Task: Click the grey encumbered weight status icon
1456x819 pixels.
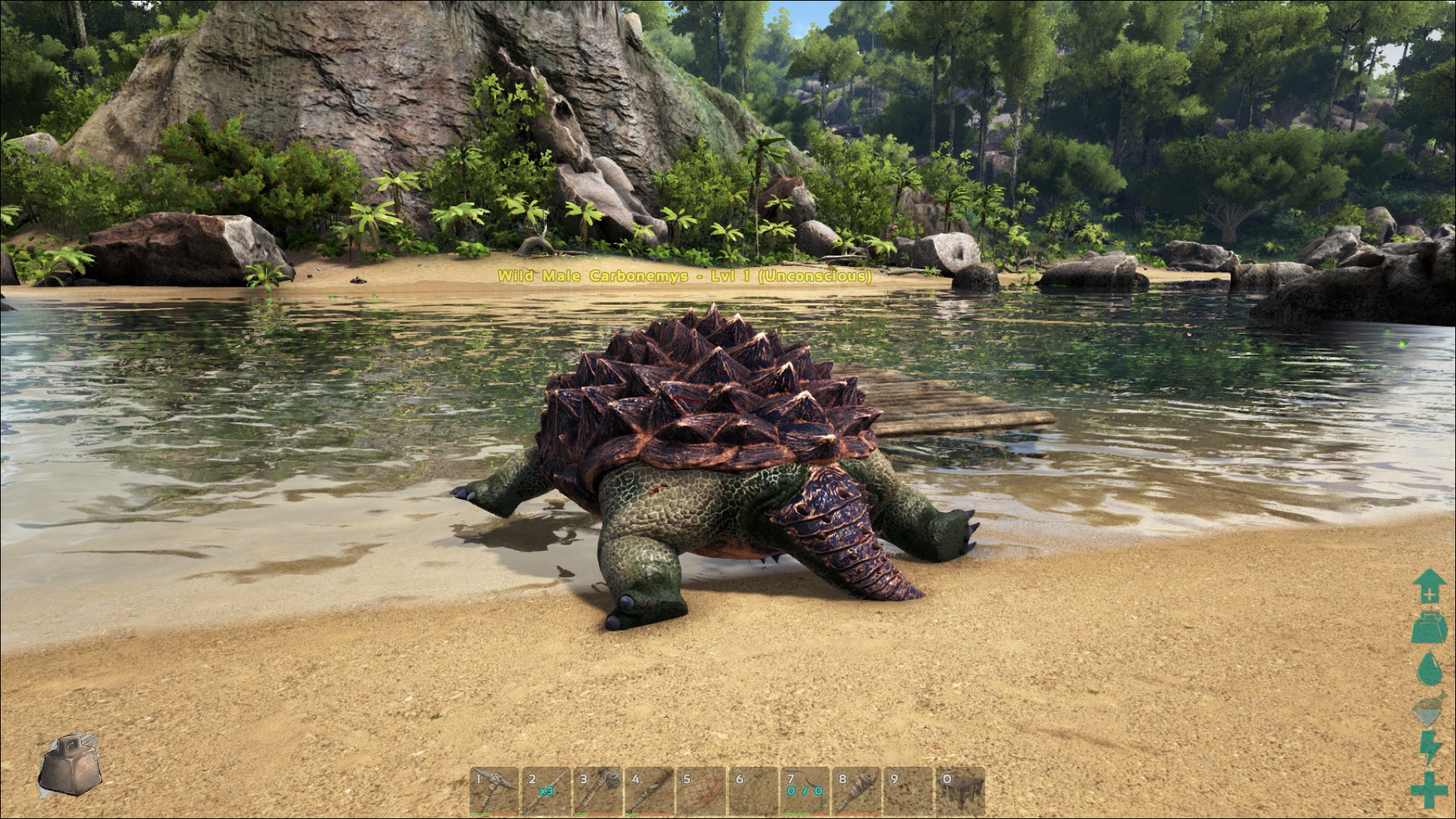Action: (69, 766)
